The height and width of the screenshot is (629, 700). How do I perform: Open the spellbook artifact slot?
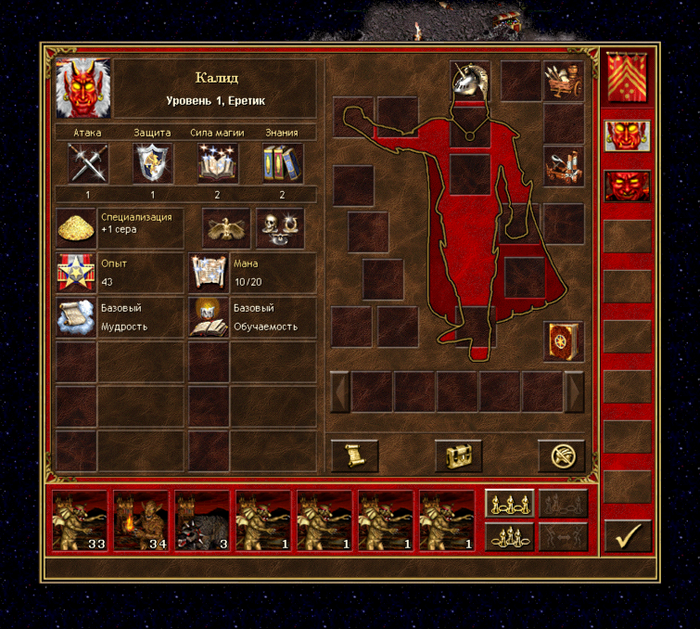pos(564,342)
